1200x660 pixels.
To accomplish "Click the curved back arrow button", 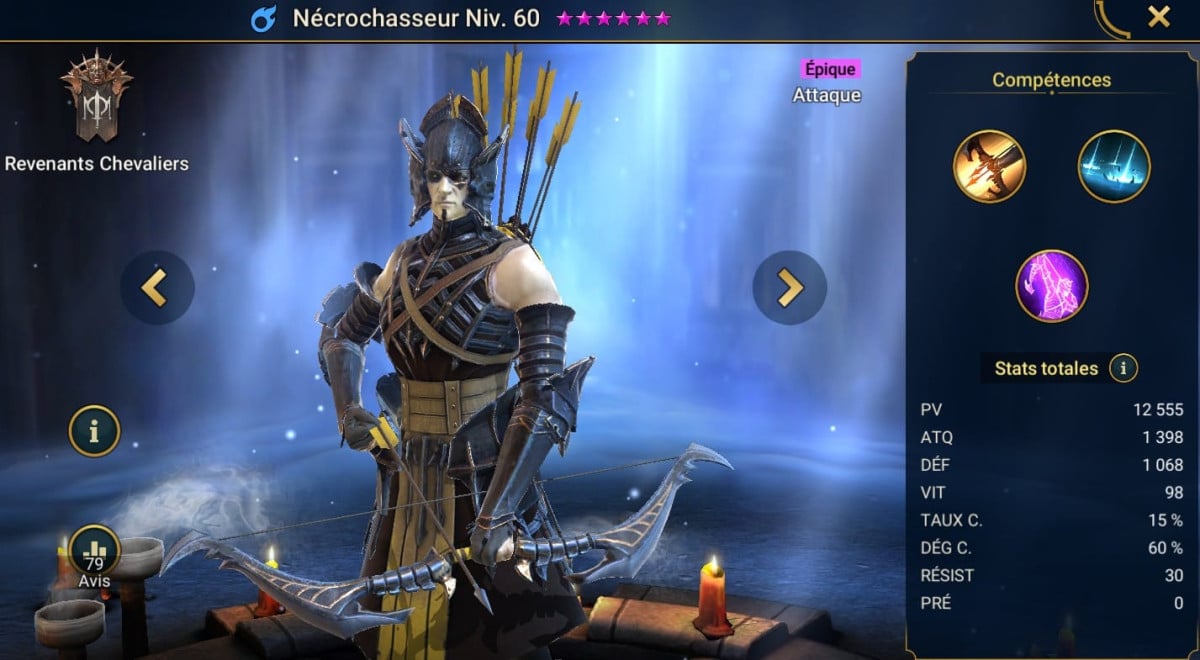I will coord(1112,19).
